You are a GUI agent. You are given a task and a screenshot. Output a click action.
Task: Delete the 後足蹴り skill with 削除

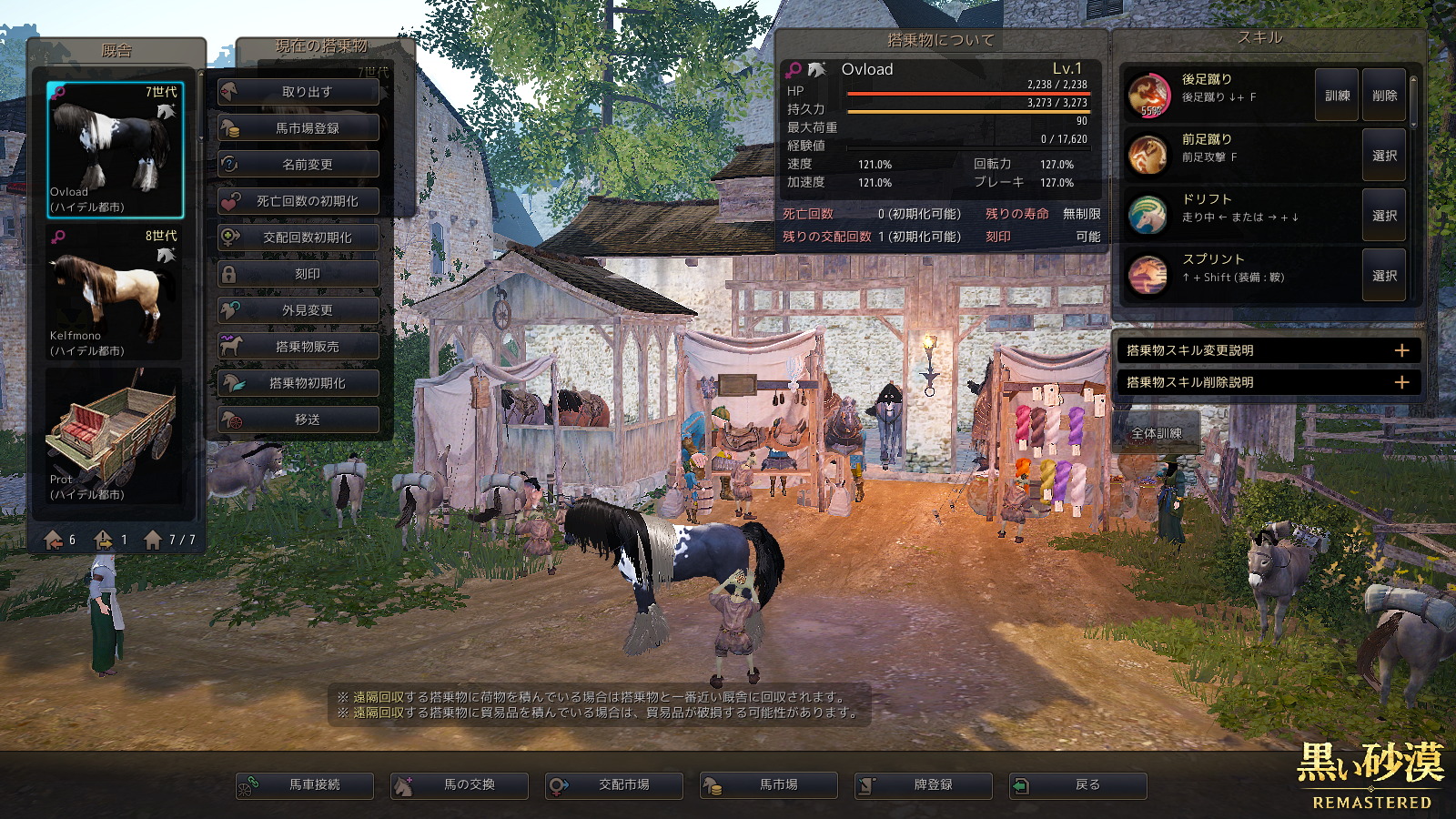pos(1384,95)
